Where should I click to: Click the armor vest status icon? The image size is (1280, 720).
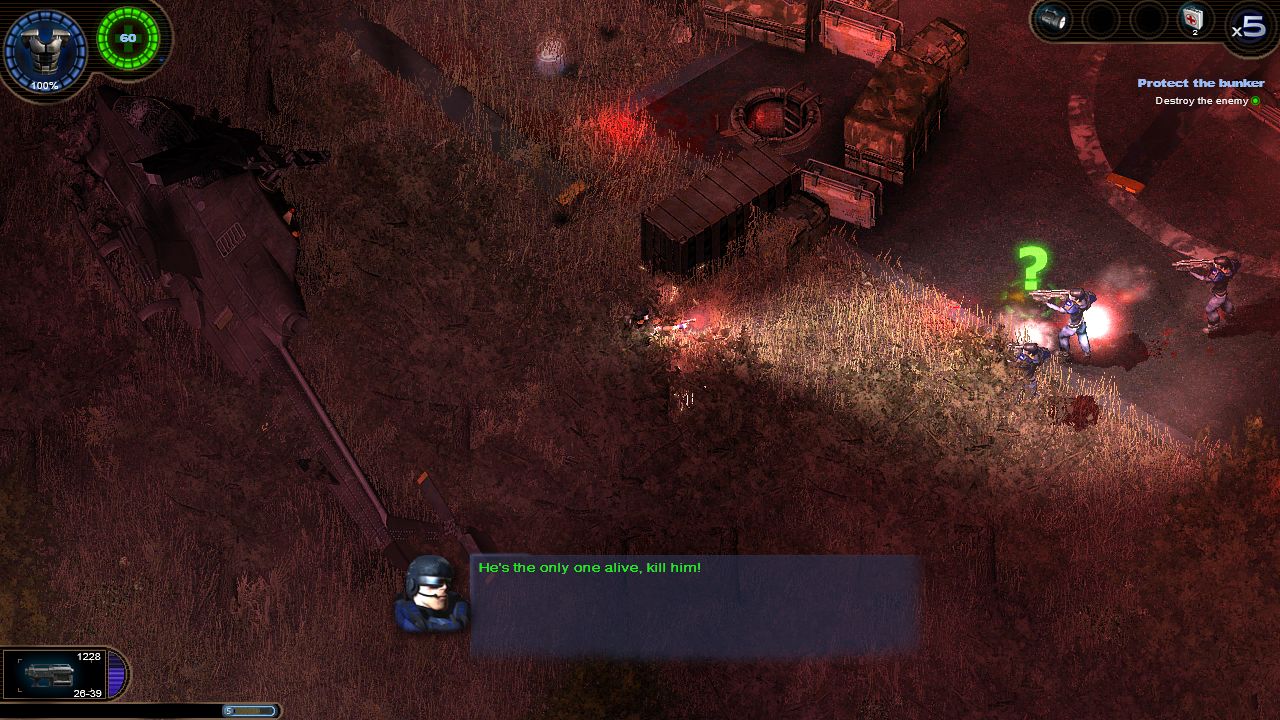45,47
